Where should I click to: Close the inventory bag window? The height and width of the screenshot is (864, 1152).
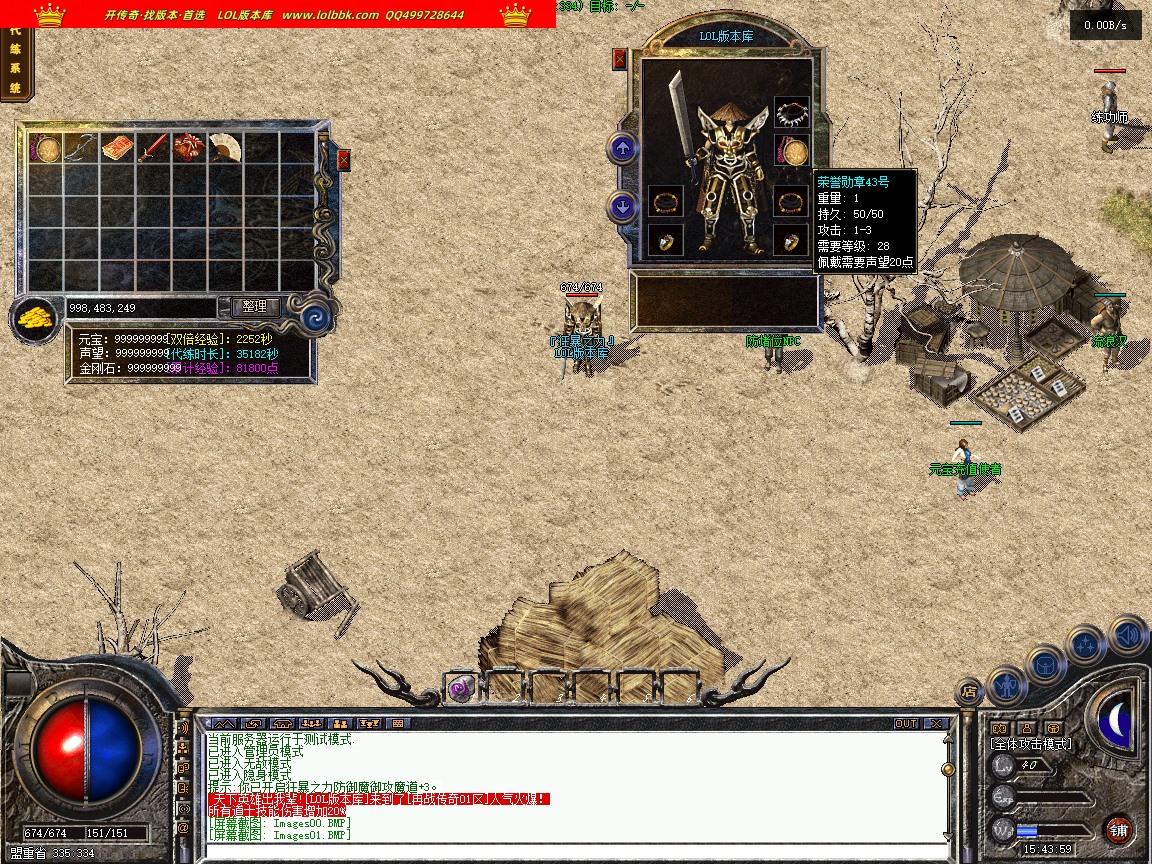pyautogui.click(x=344, y=159)
